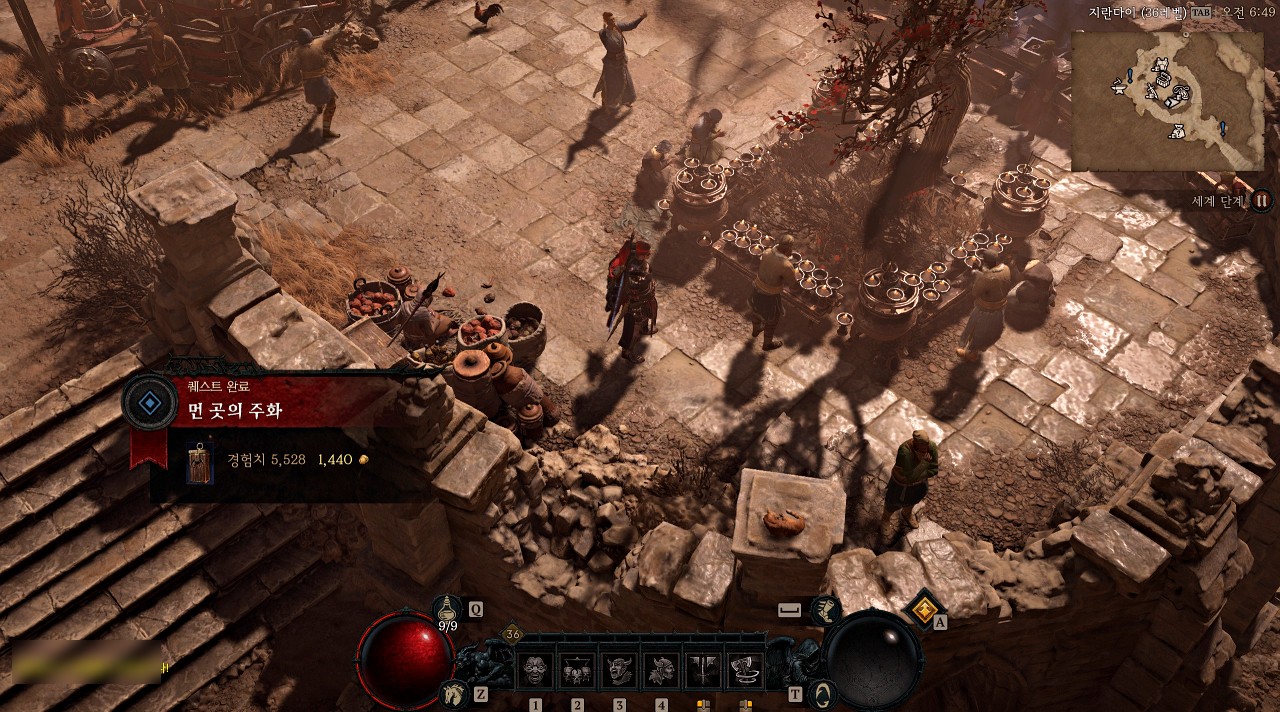This screenshot has width=1280, height=712.
Task: Click the boot evade icon
Action: (825, 609)
